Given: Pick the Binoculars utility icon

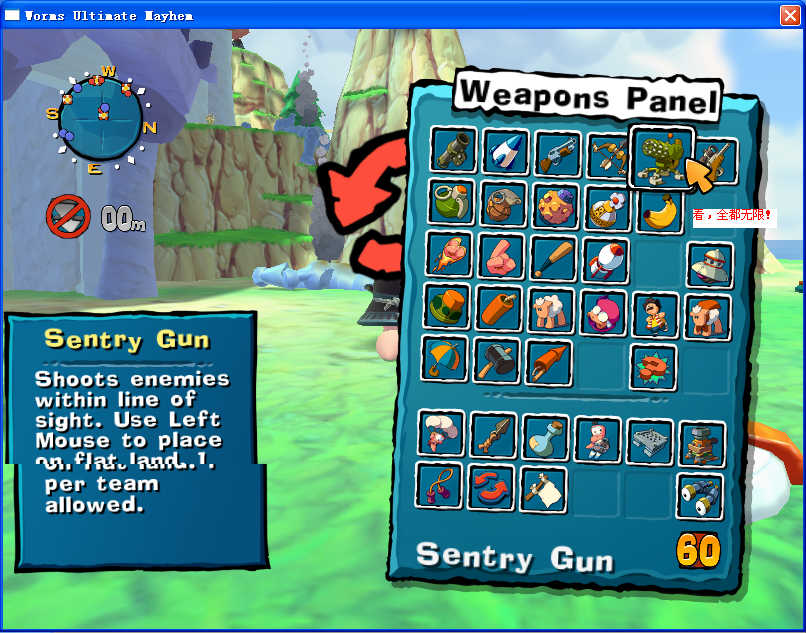Looking at the screenshot, I should pyautogui.click(x=700, y=495).
